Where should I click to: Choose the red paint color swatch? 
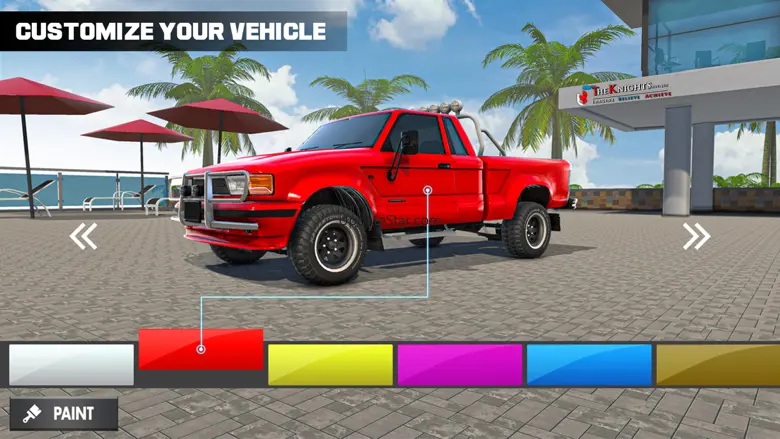[201, 349]
